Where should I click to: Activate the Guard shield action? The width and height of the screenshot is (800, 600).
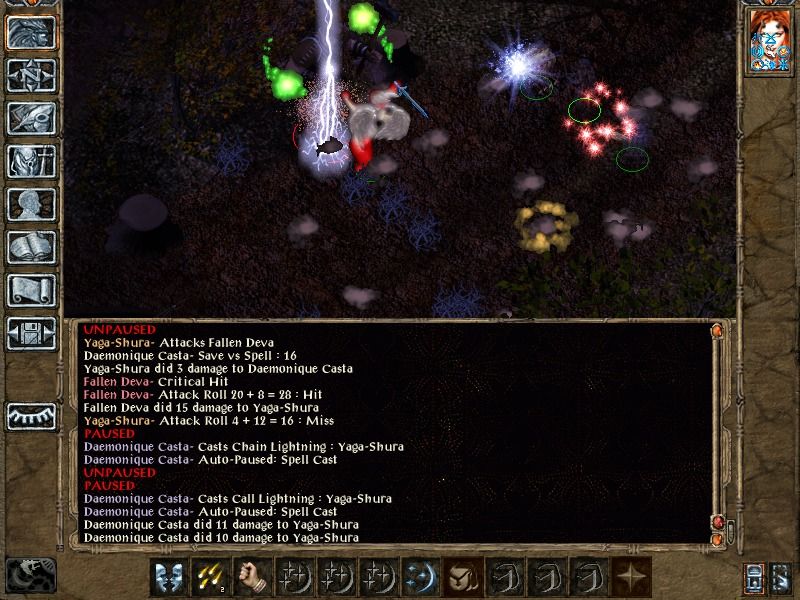point(170,577)
